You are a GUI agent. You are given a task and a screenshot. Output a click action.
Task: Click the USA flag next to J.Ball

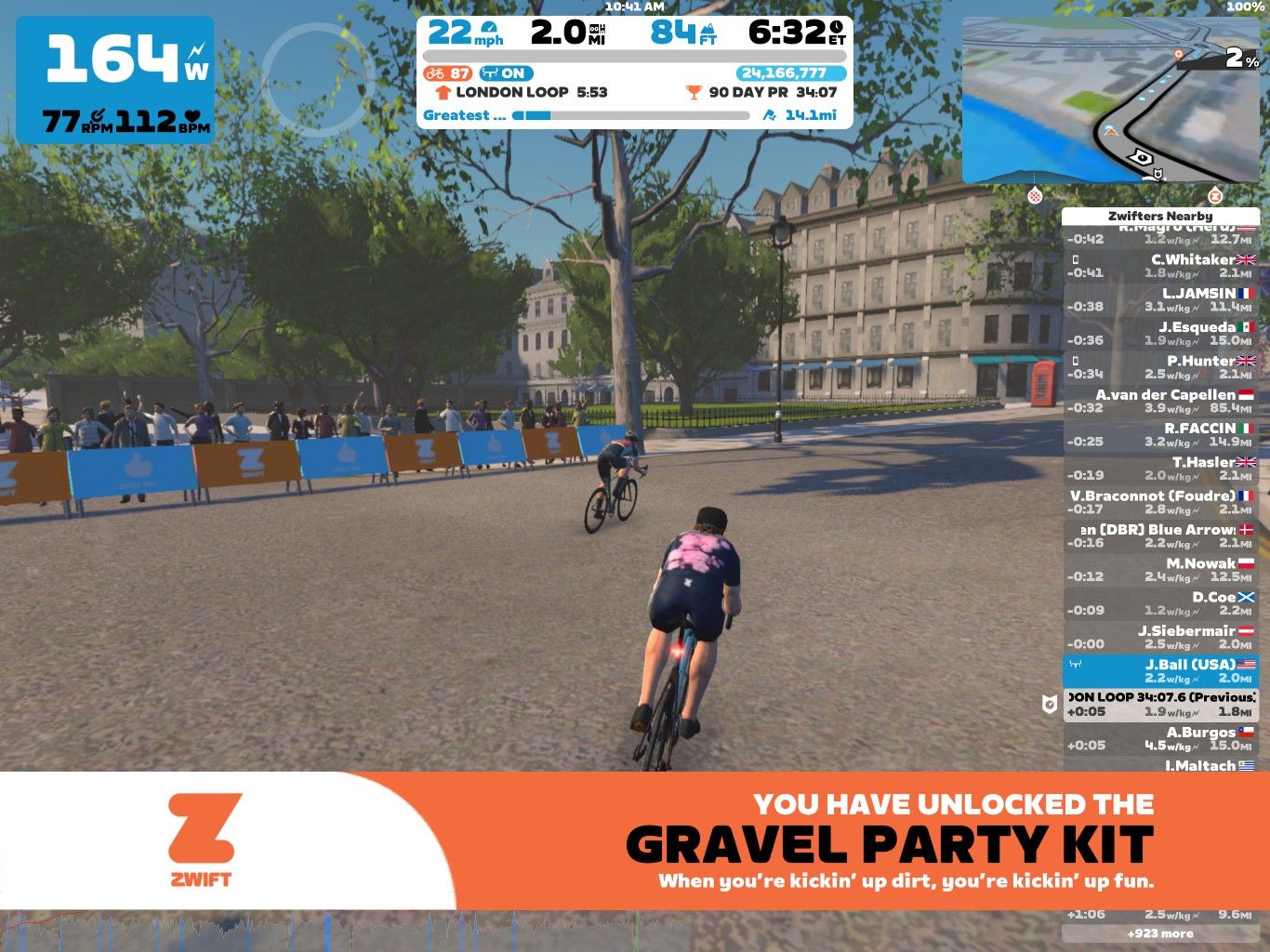point(1247,664)
